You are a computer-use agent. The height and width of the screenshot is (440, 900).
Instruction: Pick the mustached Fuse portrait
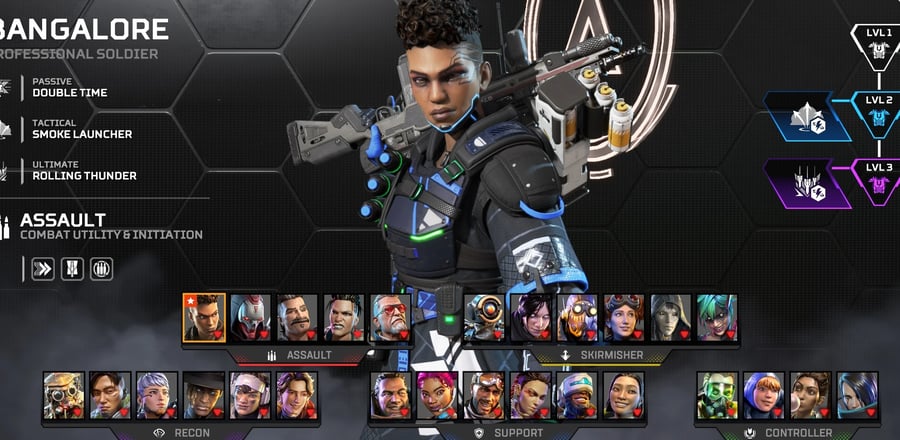click(x=298, y=317)
